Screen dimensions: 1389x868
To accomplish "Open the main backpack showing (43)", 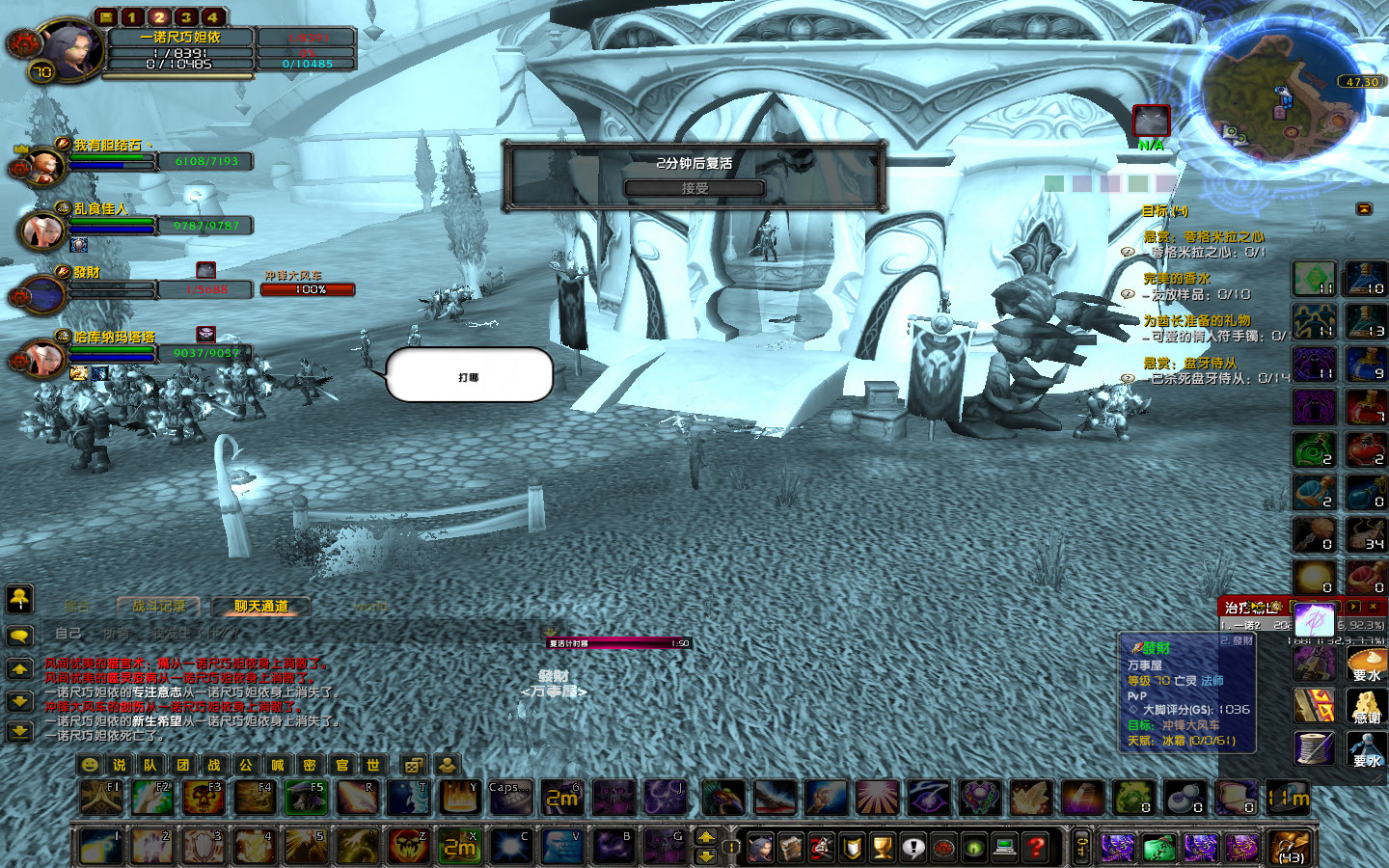I will pos(1289,848).
